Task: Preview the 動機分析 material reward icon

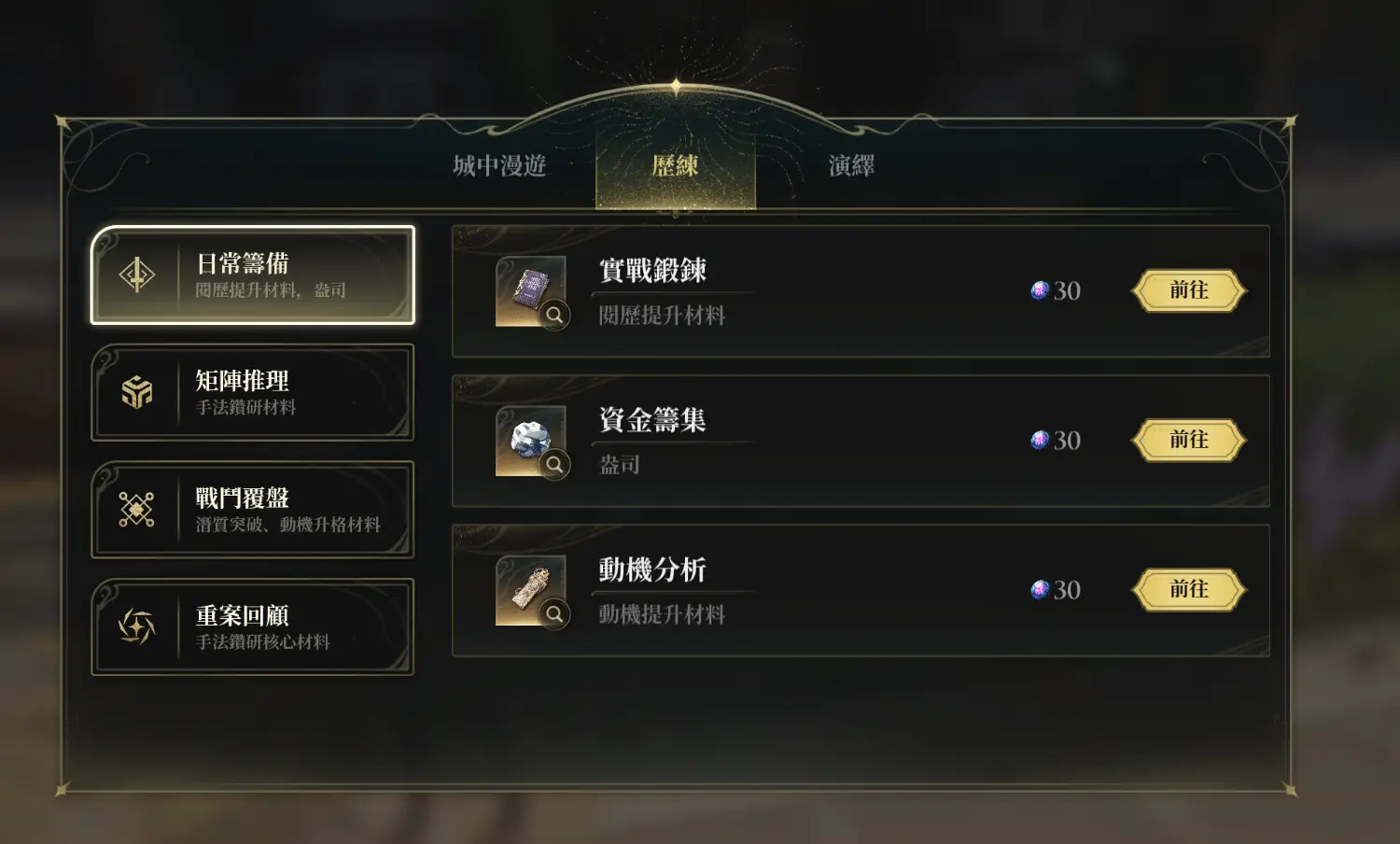Action: pyautogui.click(x=531, y=590)
